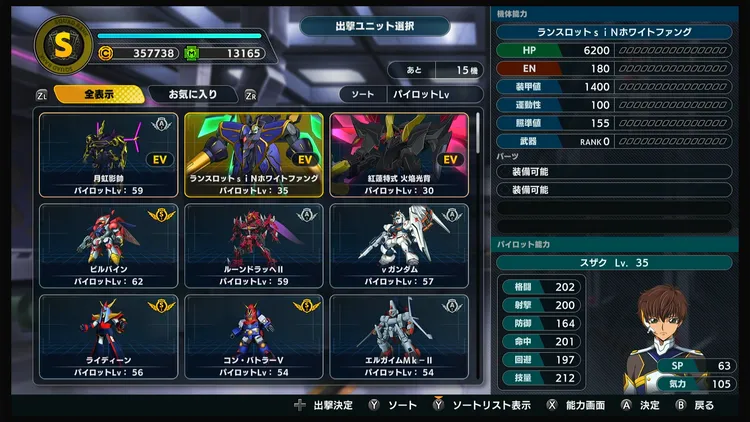Select the ビルバイン unit tile

pyautogui.click(x=109, y=246)
